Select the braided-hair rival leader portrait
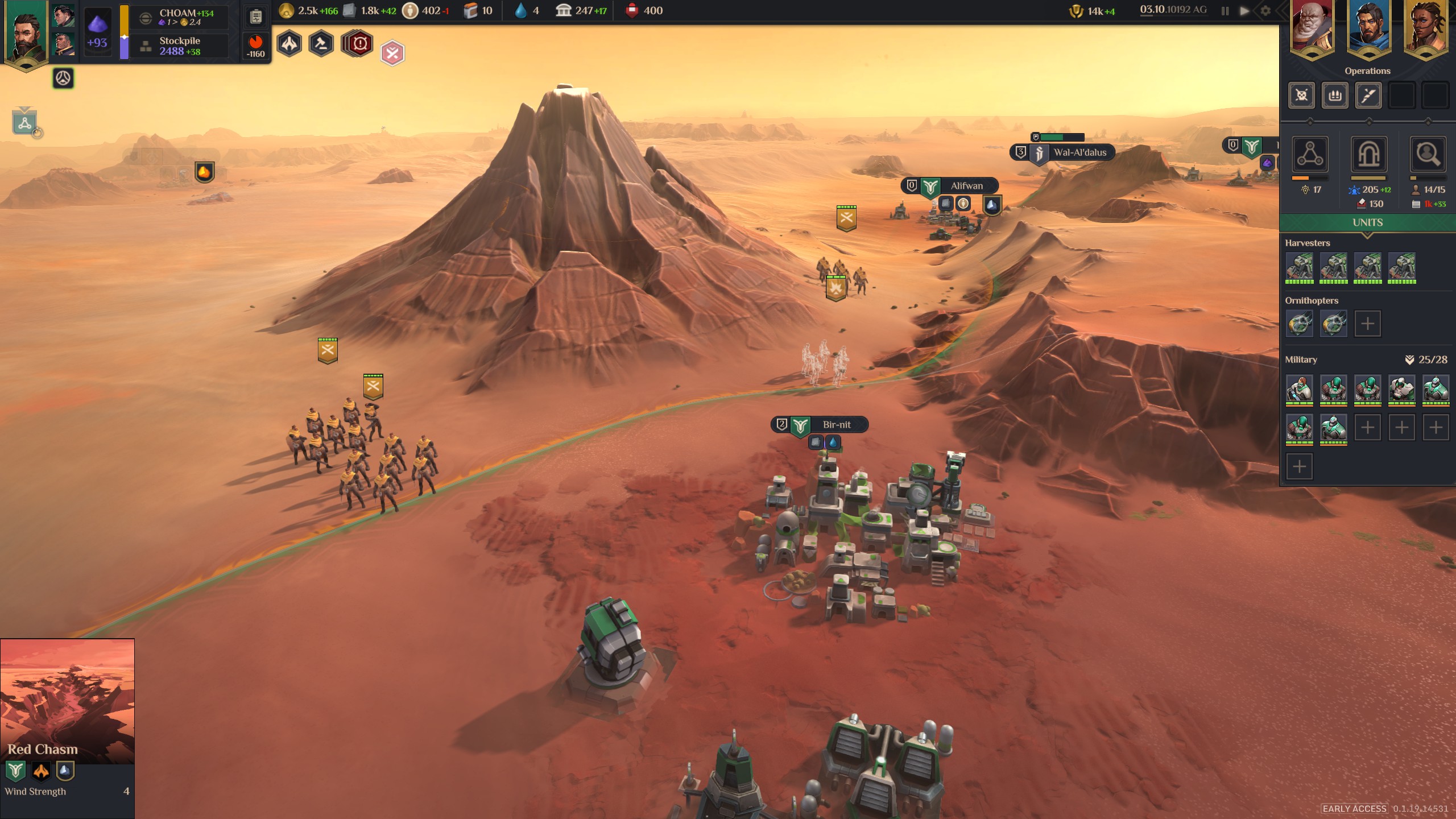This screenshot has height=819, width=1456. click(1426, 28)
